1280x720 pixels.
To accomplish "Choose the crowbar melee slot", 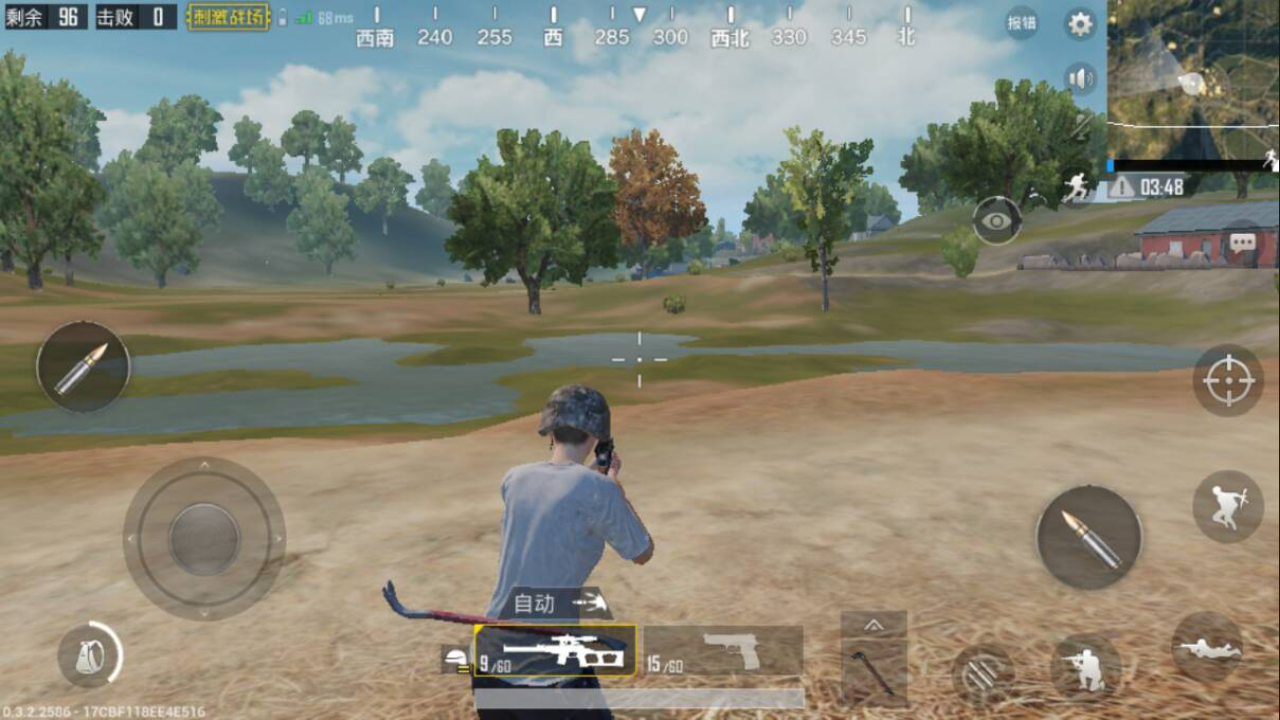I will click(x=873, y=672).
